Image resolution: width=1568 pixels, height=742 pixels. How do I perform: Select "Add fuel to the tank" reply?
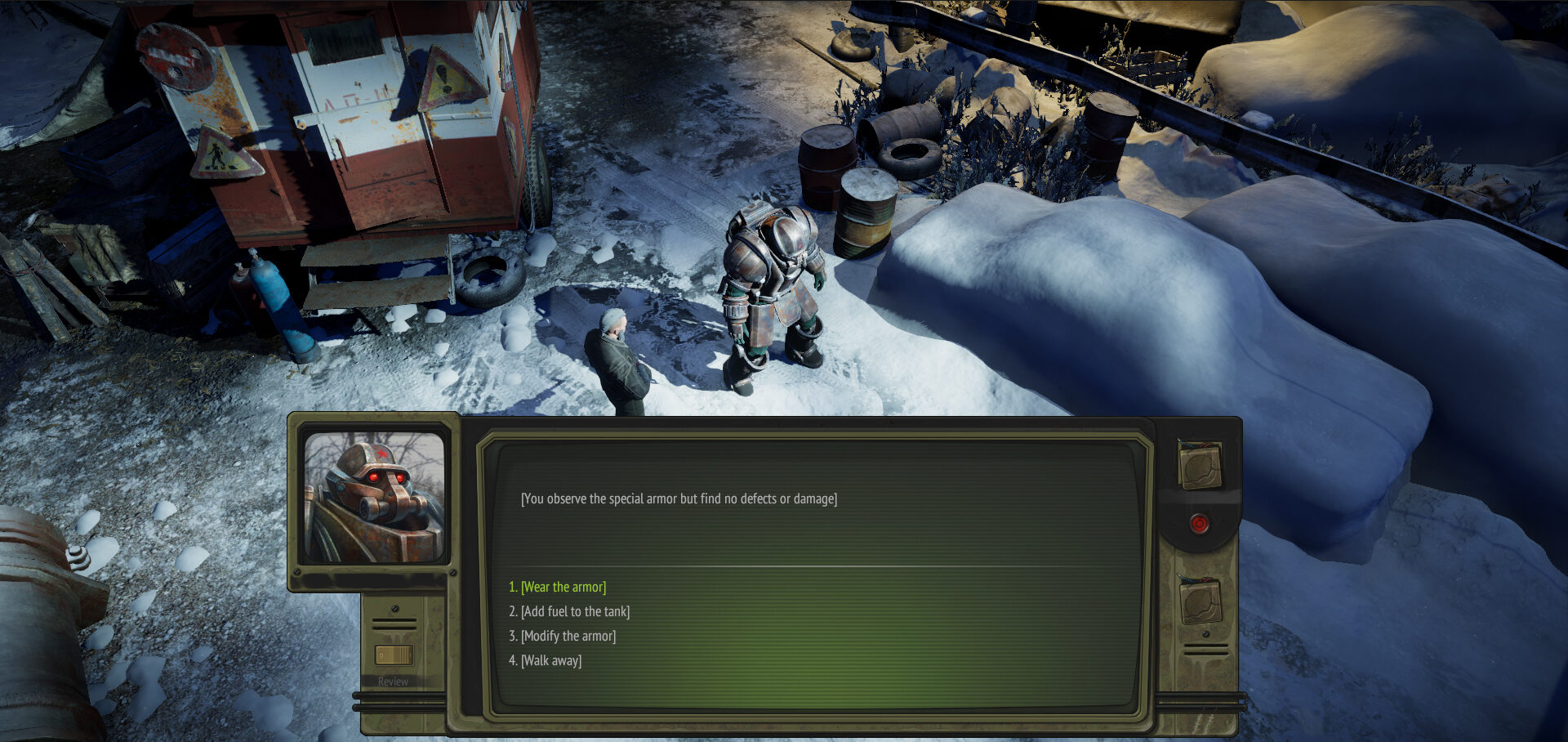pyautogui.click(x=575, y=611)
